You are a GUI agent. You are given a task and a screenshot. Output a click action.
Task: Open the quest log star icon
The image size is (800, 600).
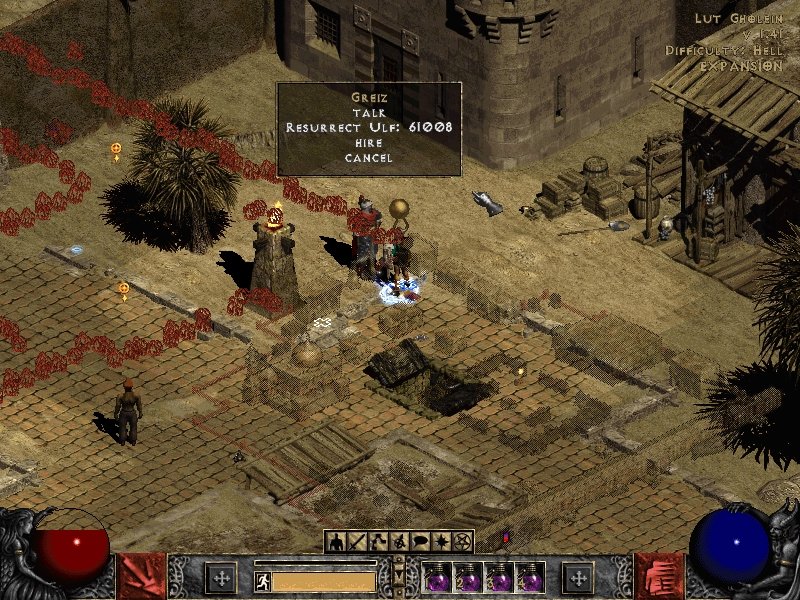(441, 541)
